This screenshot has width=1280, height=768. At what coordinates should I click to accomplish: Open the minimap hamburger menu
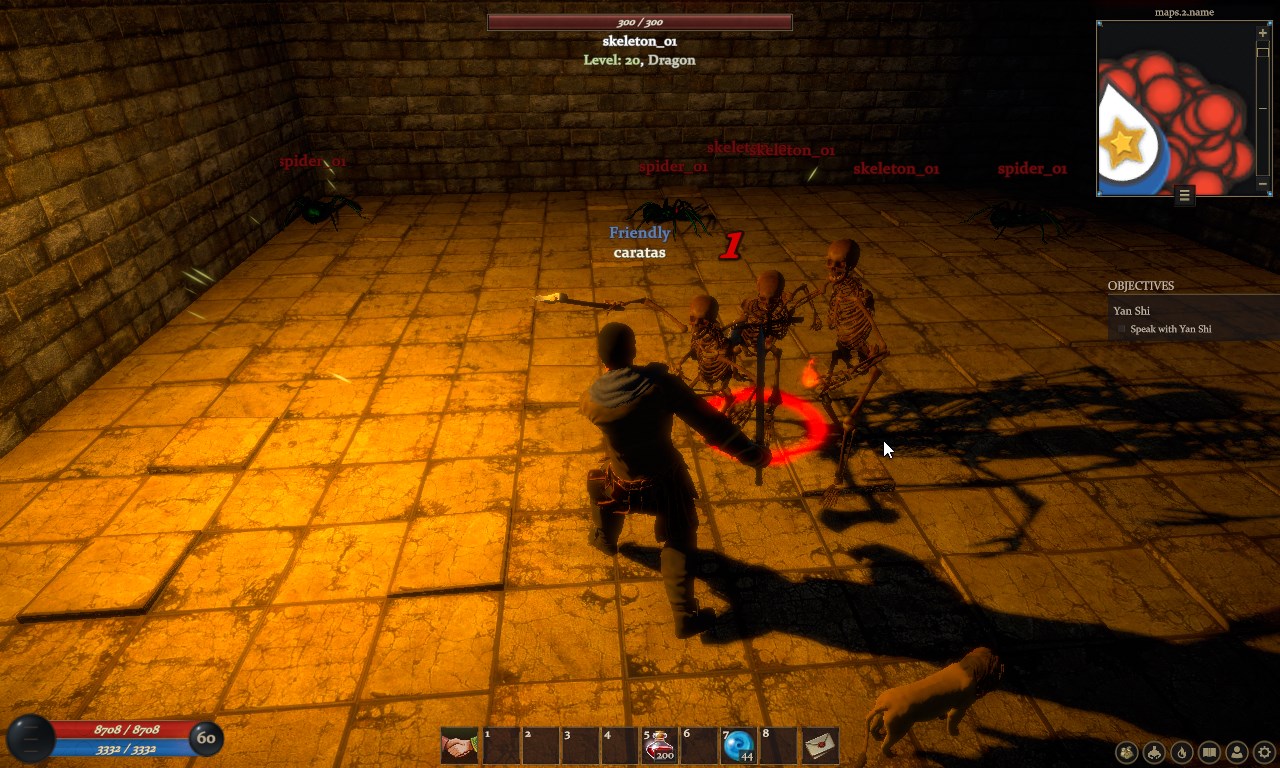pyautogui.click(x=1184, y=196)
